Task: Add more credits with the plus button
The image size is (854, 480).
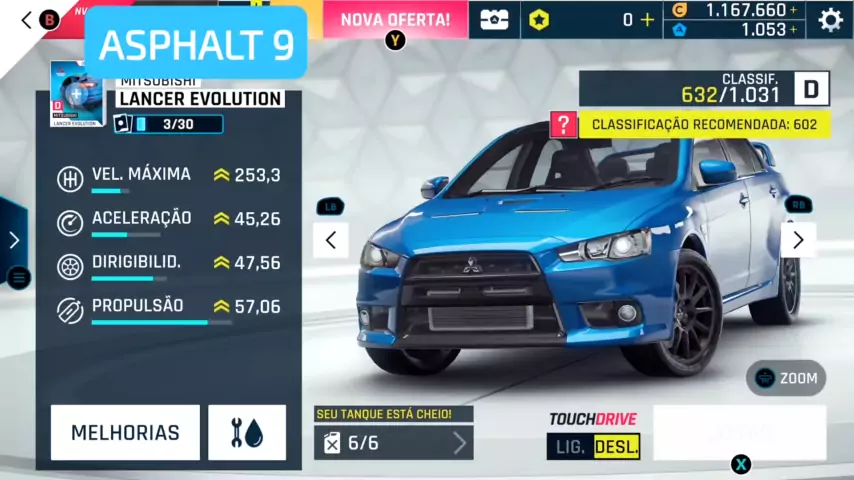Action: [x=794, y=10]
